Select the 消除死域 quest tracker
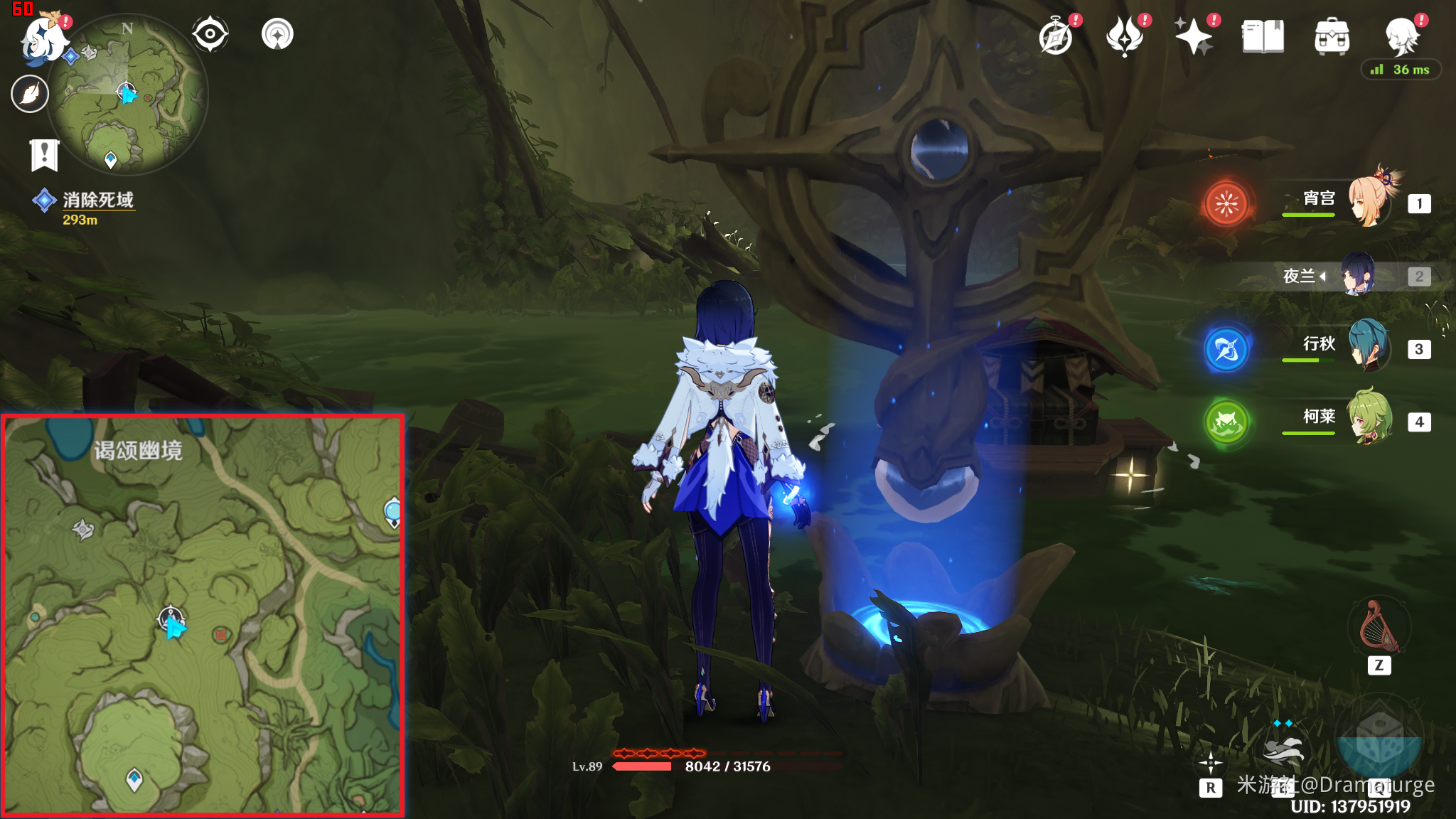The image size is (1456, 819). click(97, 200)
